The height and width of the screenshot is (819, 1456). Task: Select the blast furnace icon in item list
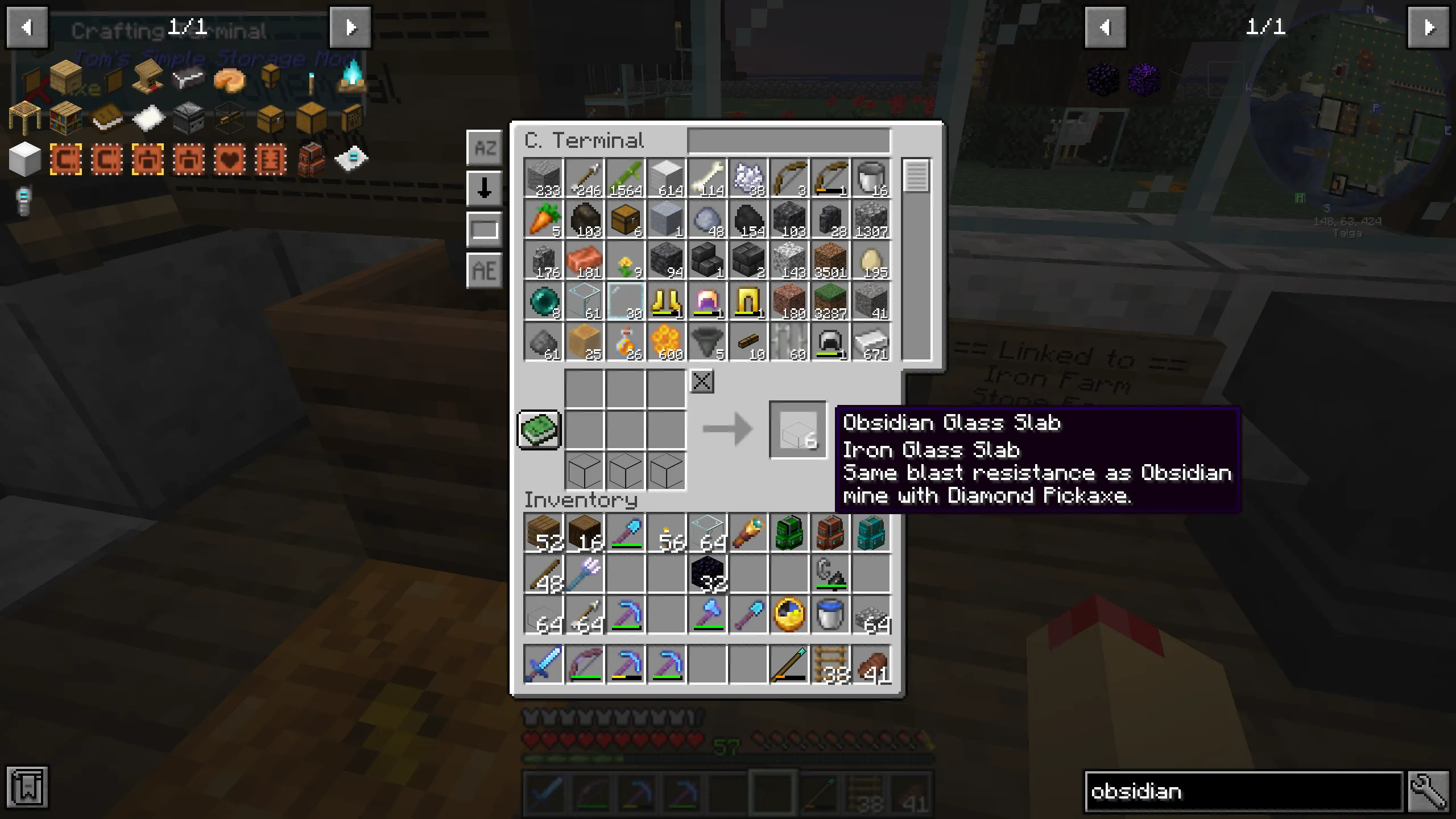tap(188, 118)
